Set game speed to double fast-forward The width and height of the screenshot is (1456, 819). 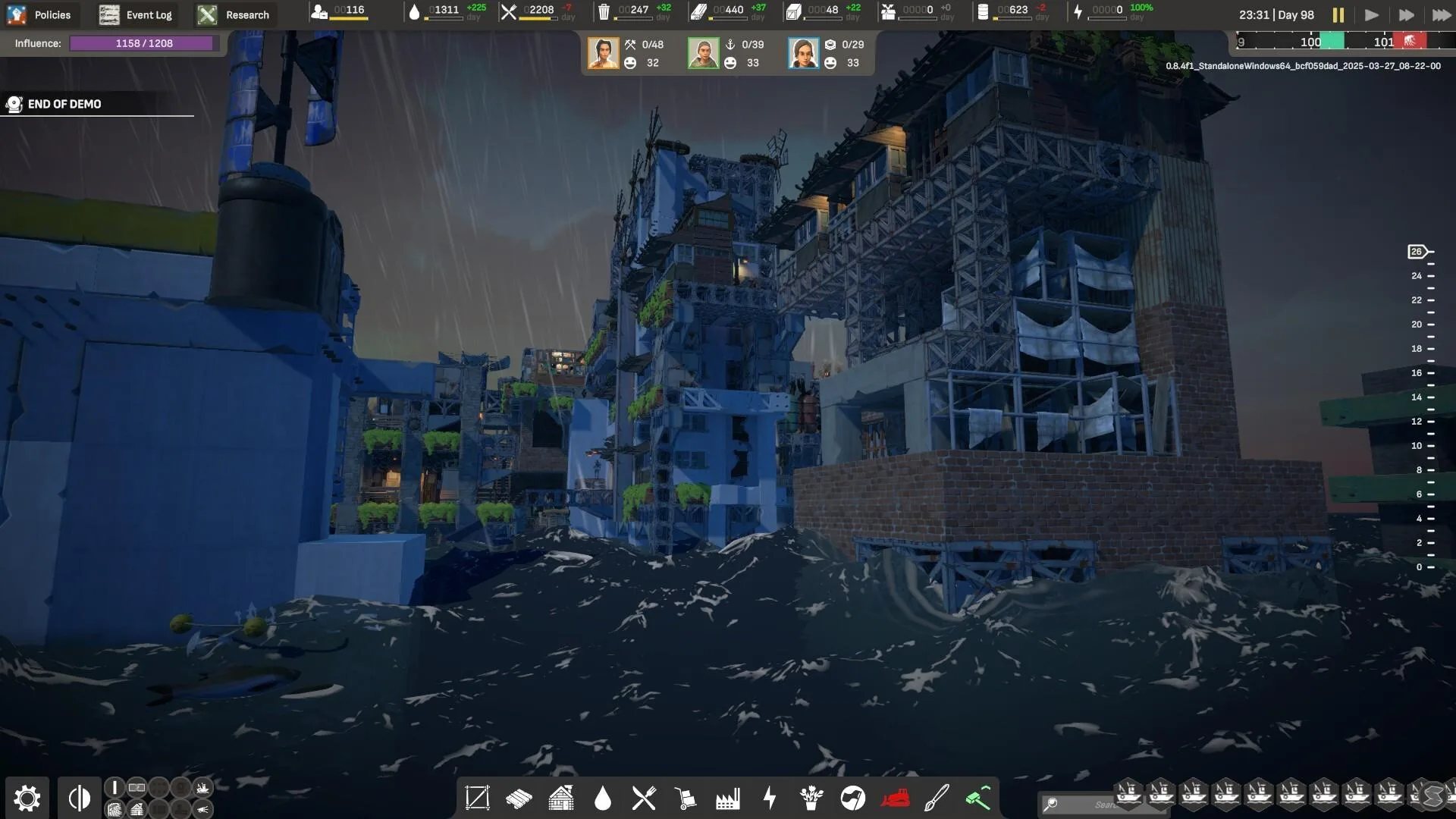(x=1406, y=14)
